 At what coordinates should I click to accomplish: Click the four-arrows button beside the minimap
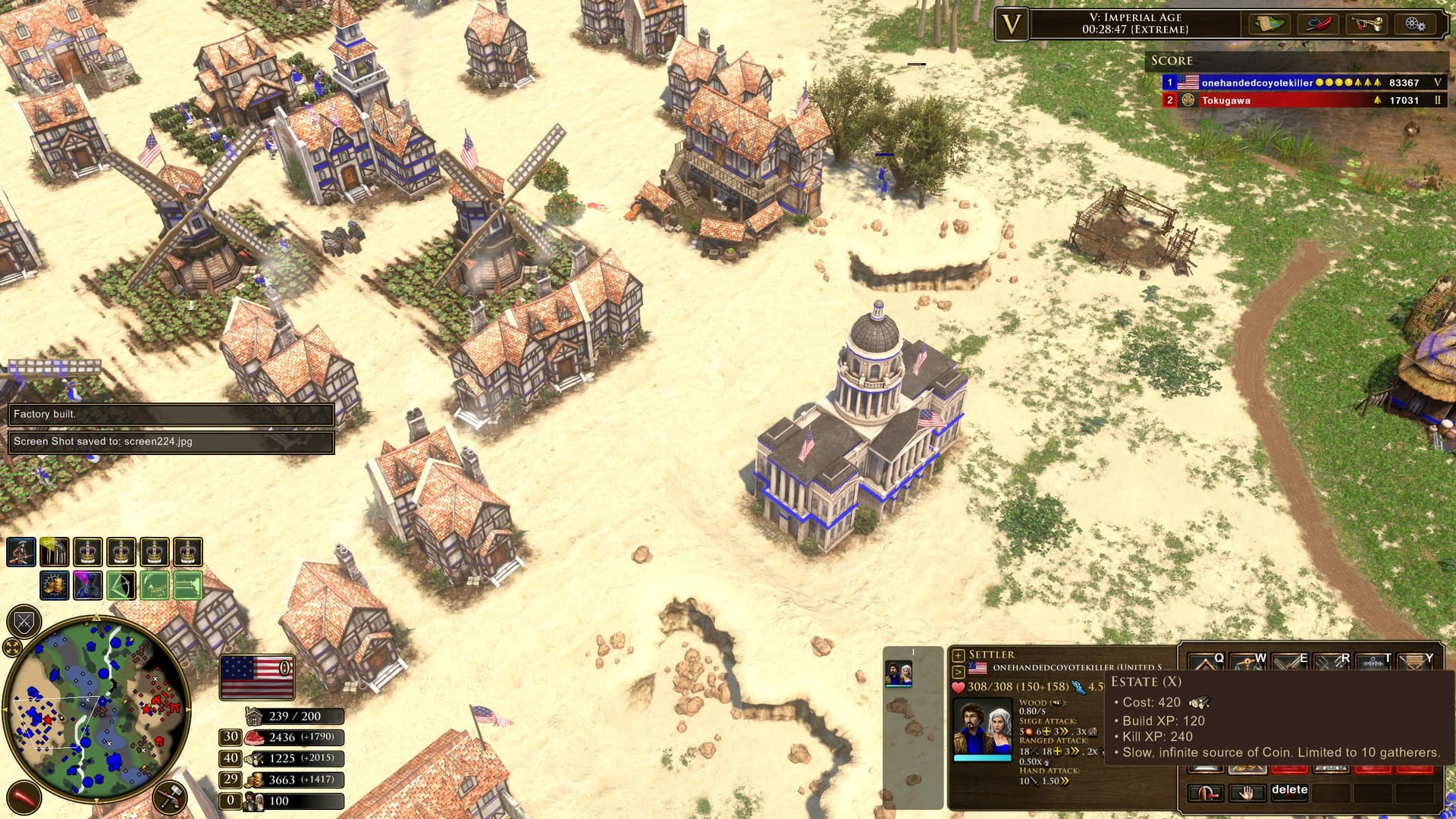tap(13, 647)
